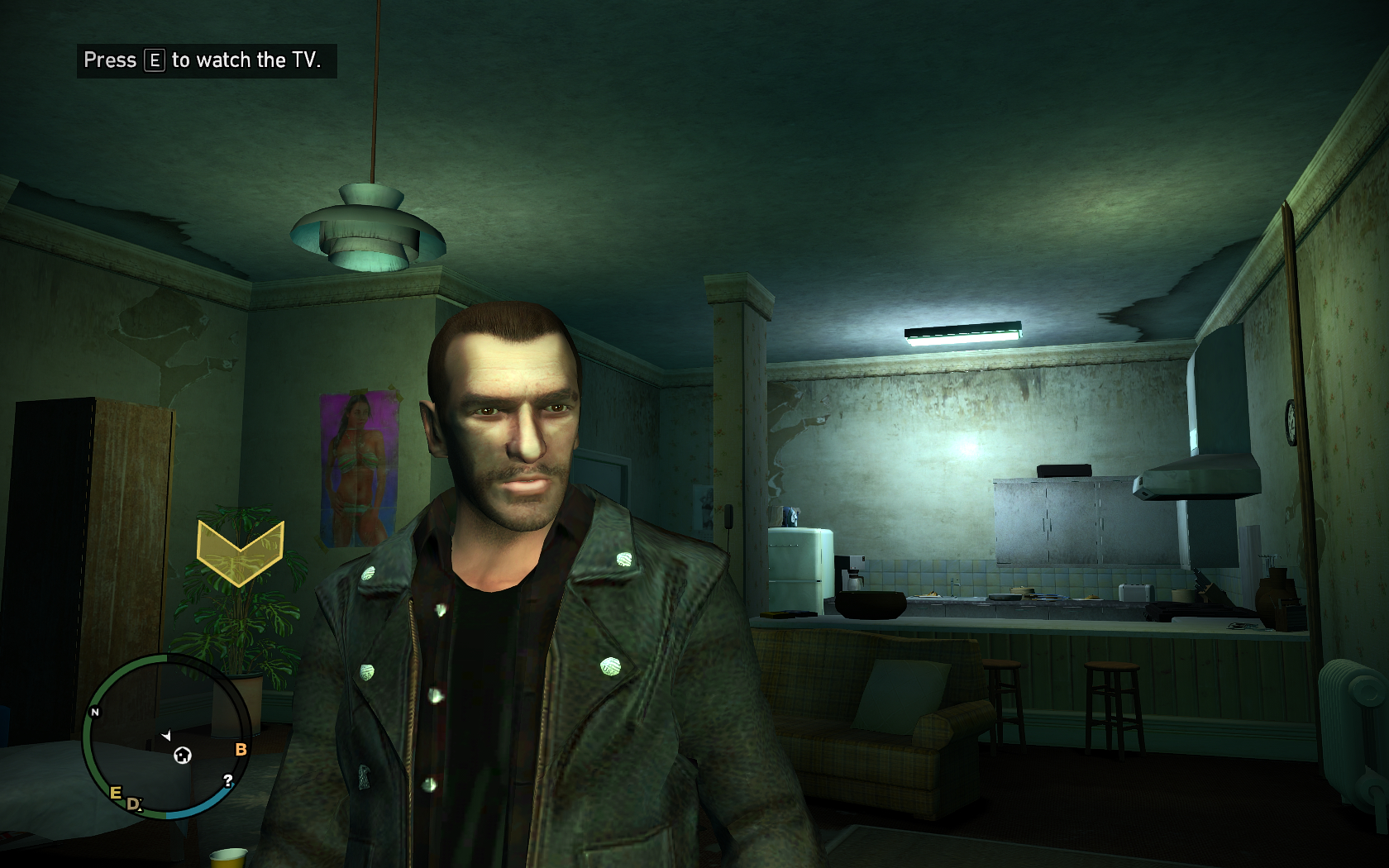Click the safehouse icon on the minimap
This screenshot has width=1389, height=868.
[183, 755]
